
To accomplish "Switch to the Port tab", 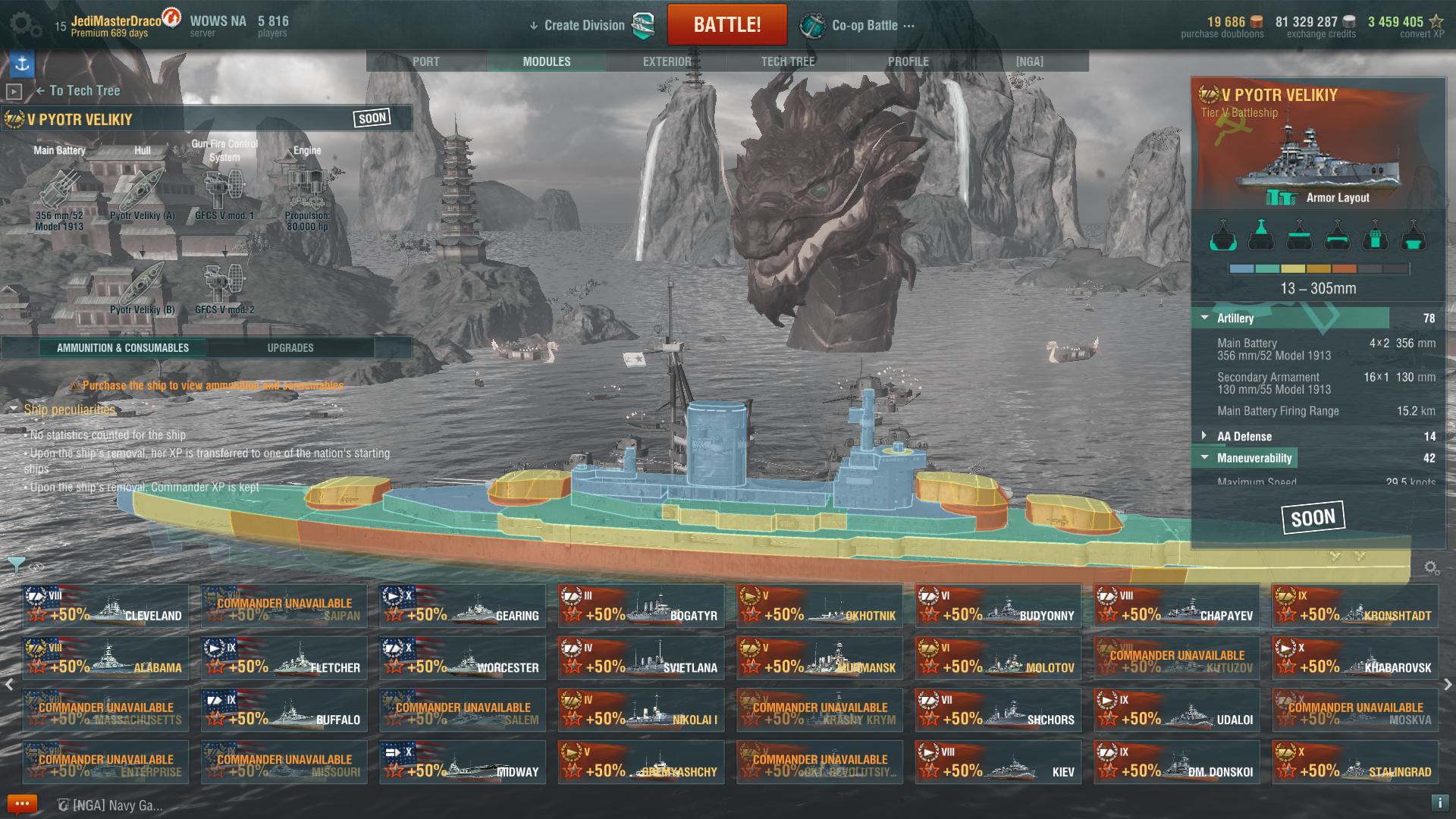I will (425, 61).
